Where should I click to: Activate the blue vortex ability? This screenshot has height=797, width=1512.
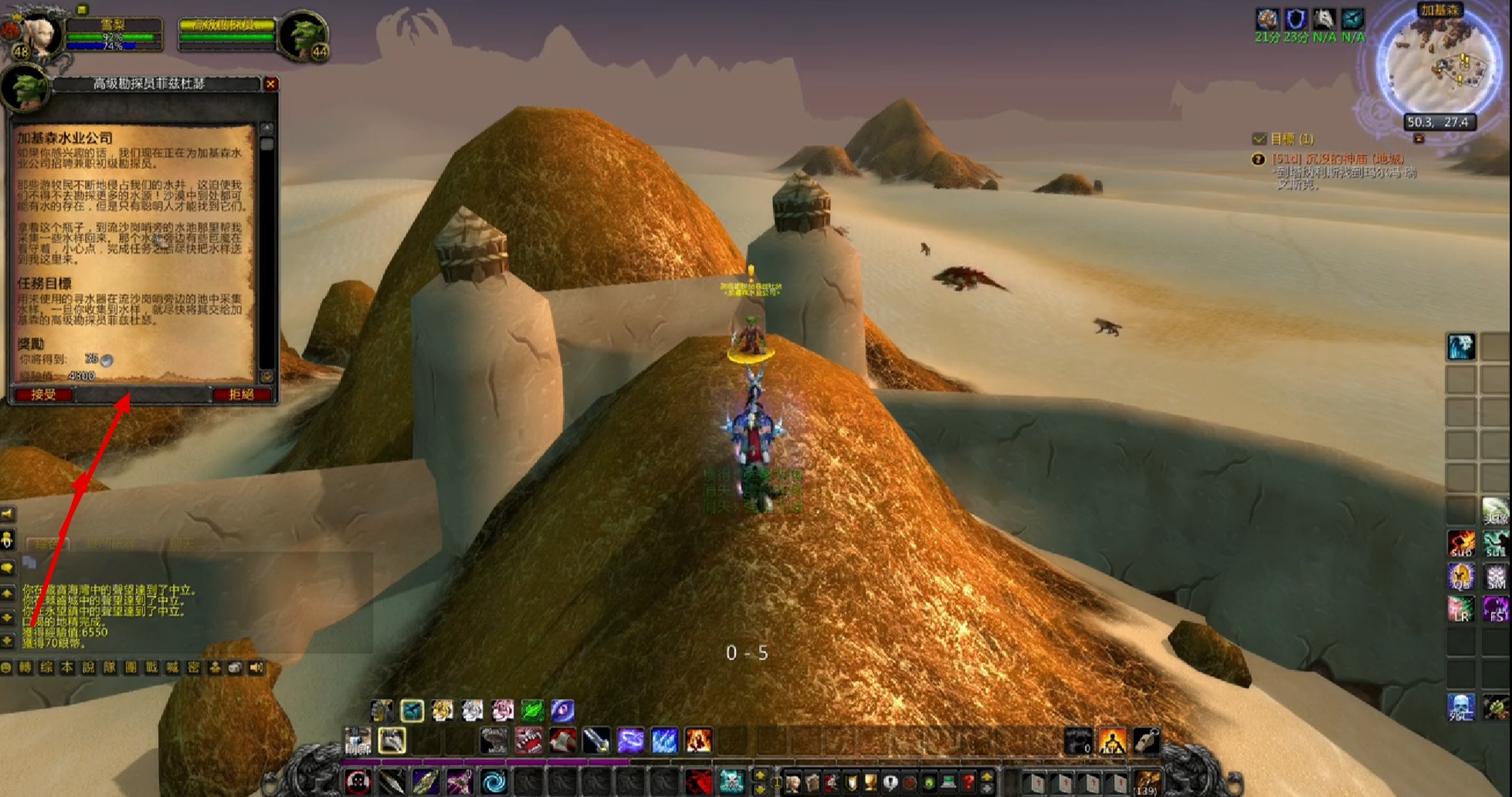click(494, 782)
